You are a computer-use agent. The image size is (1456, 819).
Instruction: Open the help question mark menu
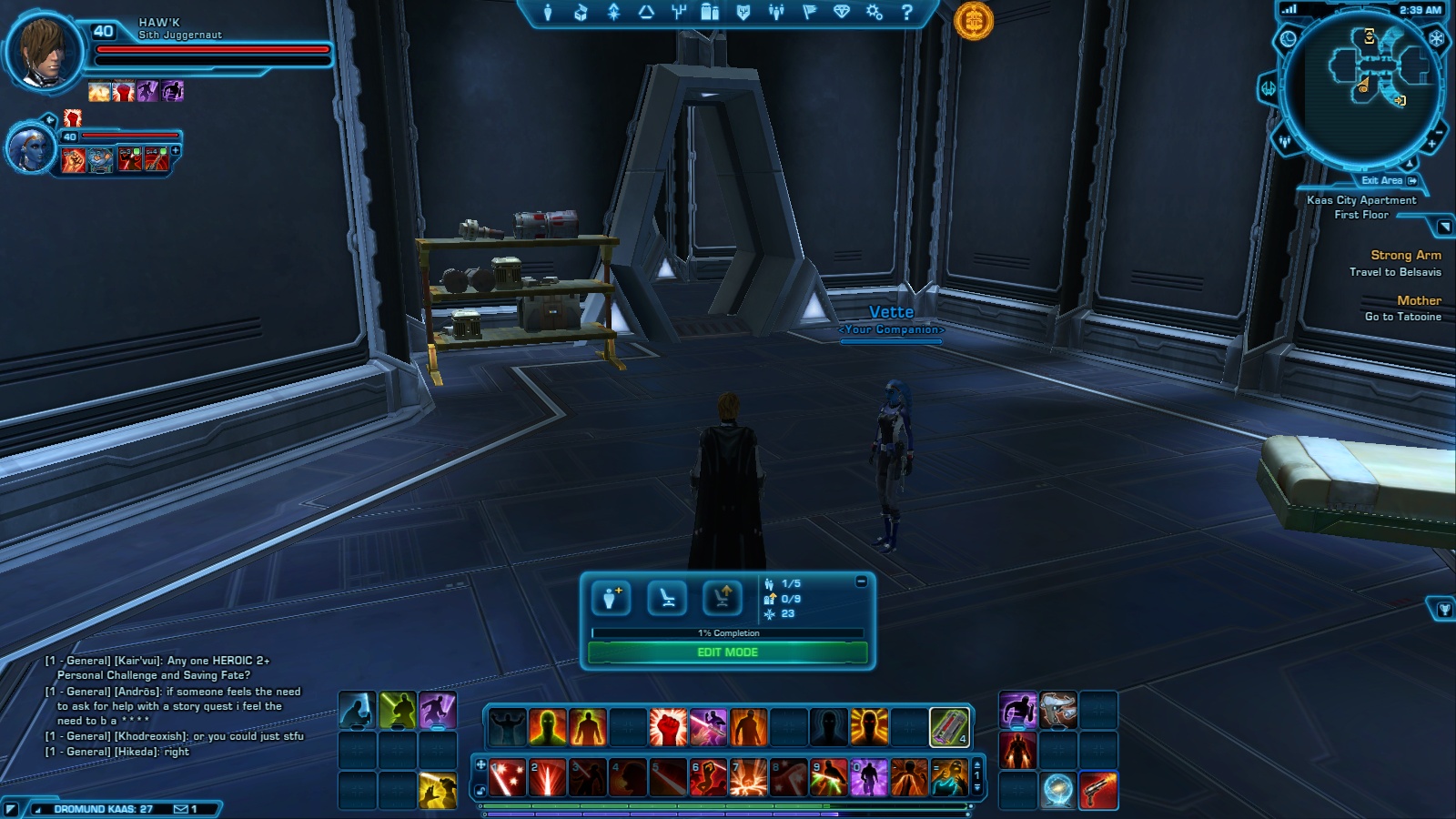point(906,13)
